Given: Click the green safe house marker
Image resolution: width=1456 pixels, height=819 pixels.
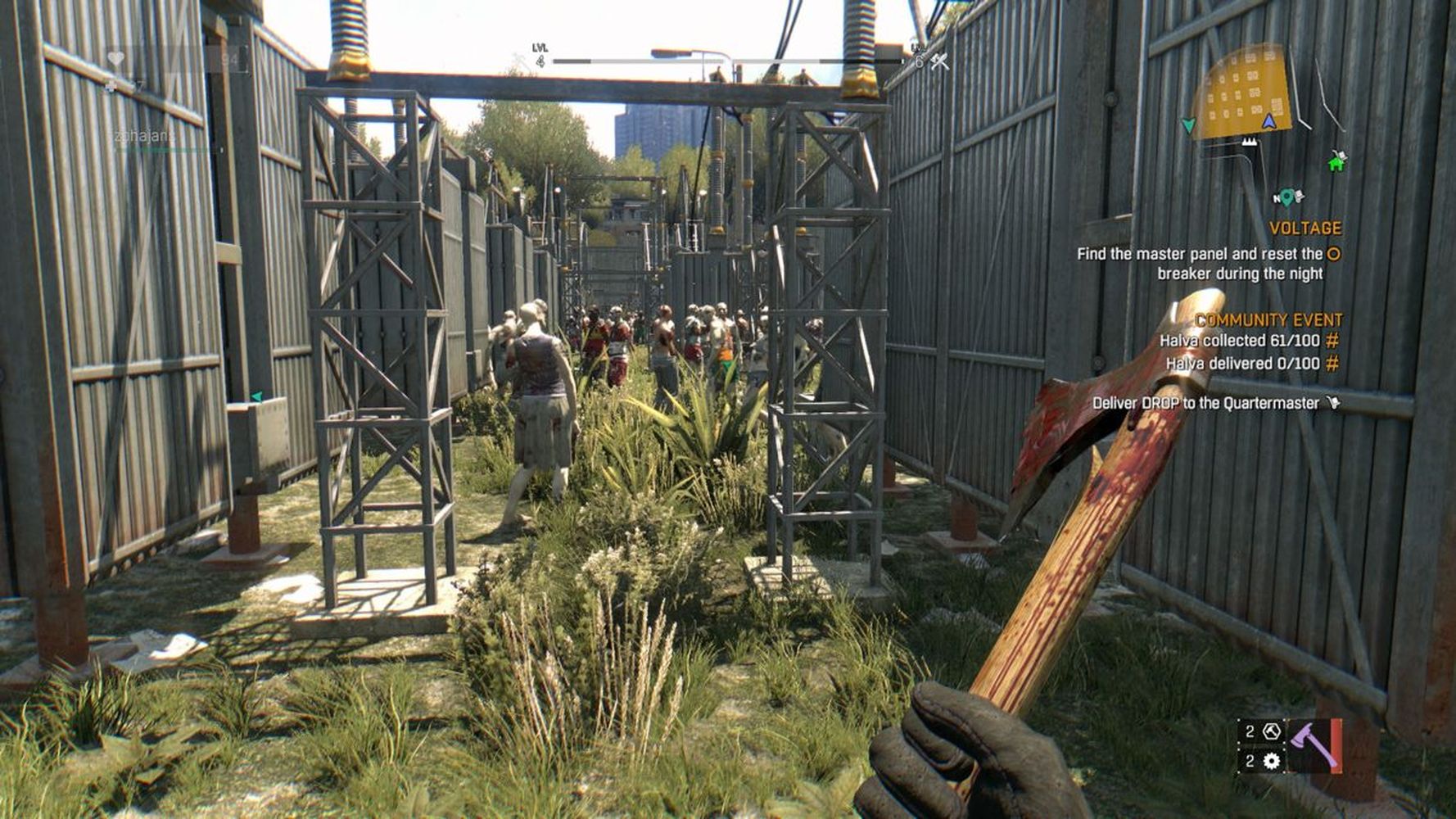Looking at the screenshot, I should [x=1336, y=162].
